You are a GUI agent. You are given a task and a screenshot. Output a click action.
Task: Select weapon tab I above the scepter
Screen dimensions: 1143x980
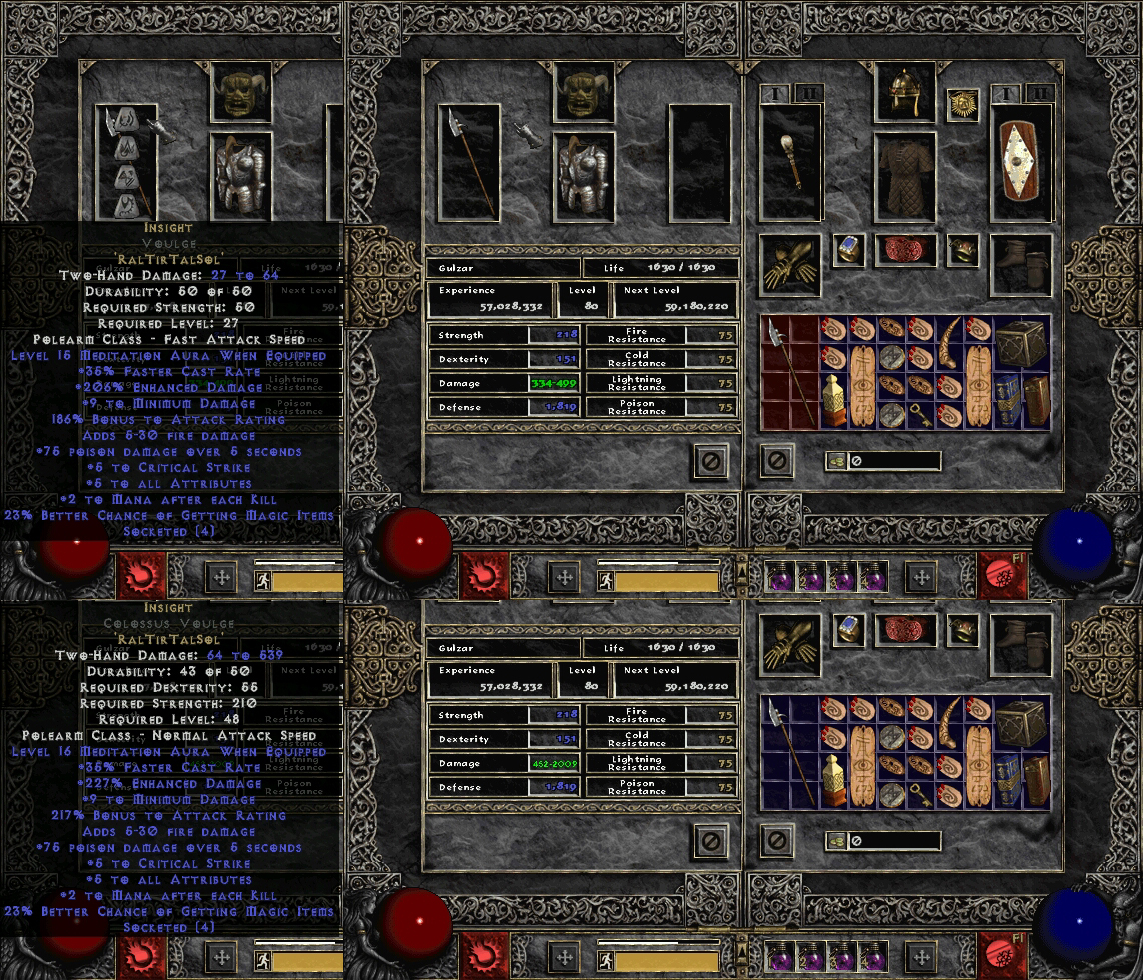(776, 94)
